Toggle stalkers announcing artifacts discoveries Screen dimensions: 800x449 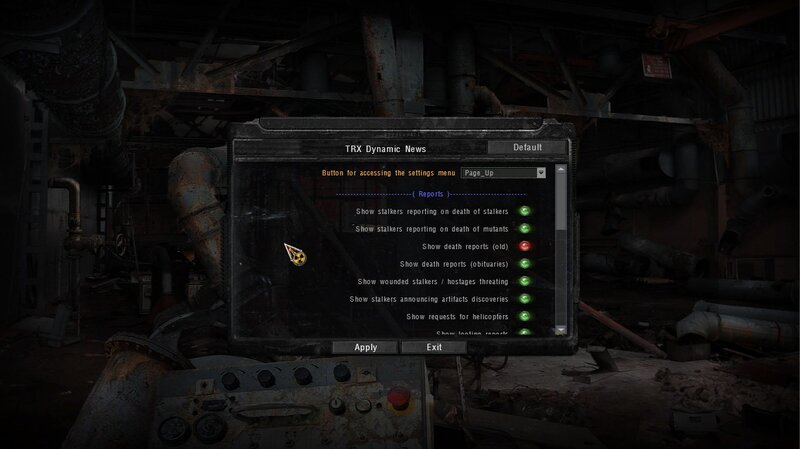pyautogui.click(x=523, y=299)
